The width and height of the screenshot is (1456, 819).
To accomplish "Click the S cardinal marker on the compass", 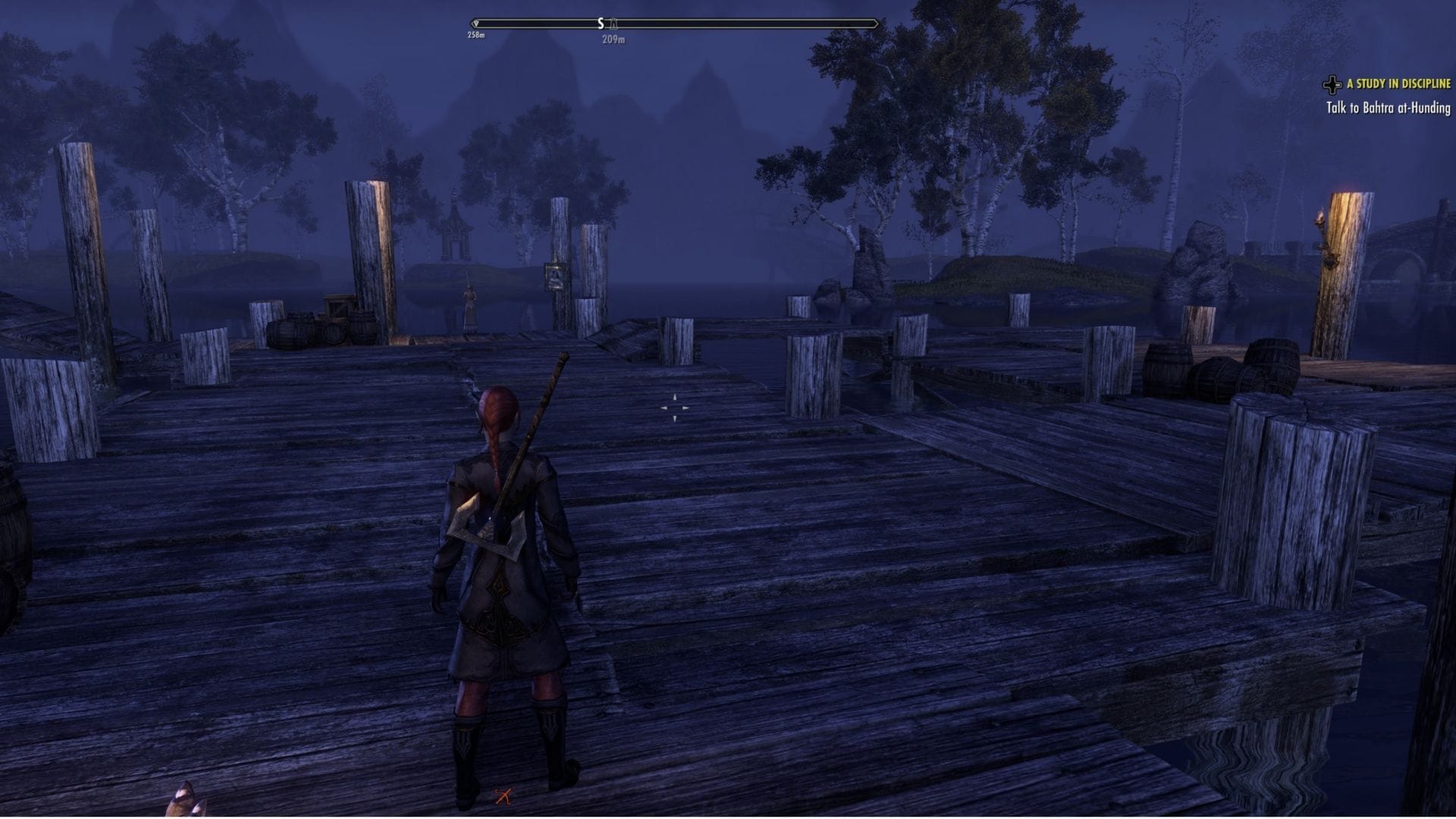I will (x=601, y=23).
